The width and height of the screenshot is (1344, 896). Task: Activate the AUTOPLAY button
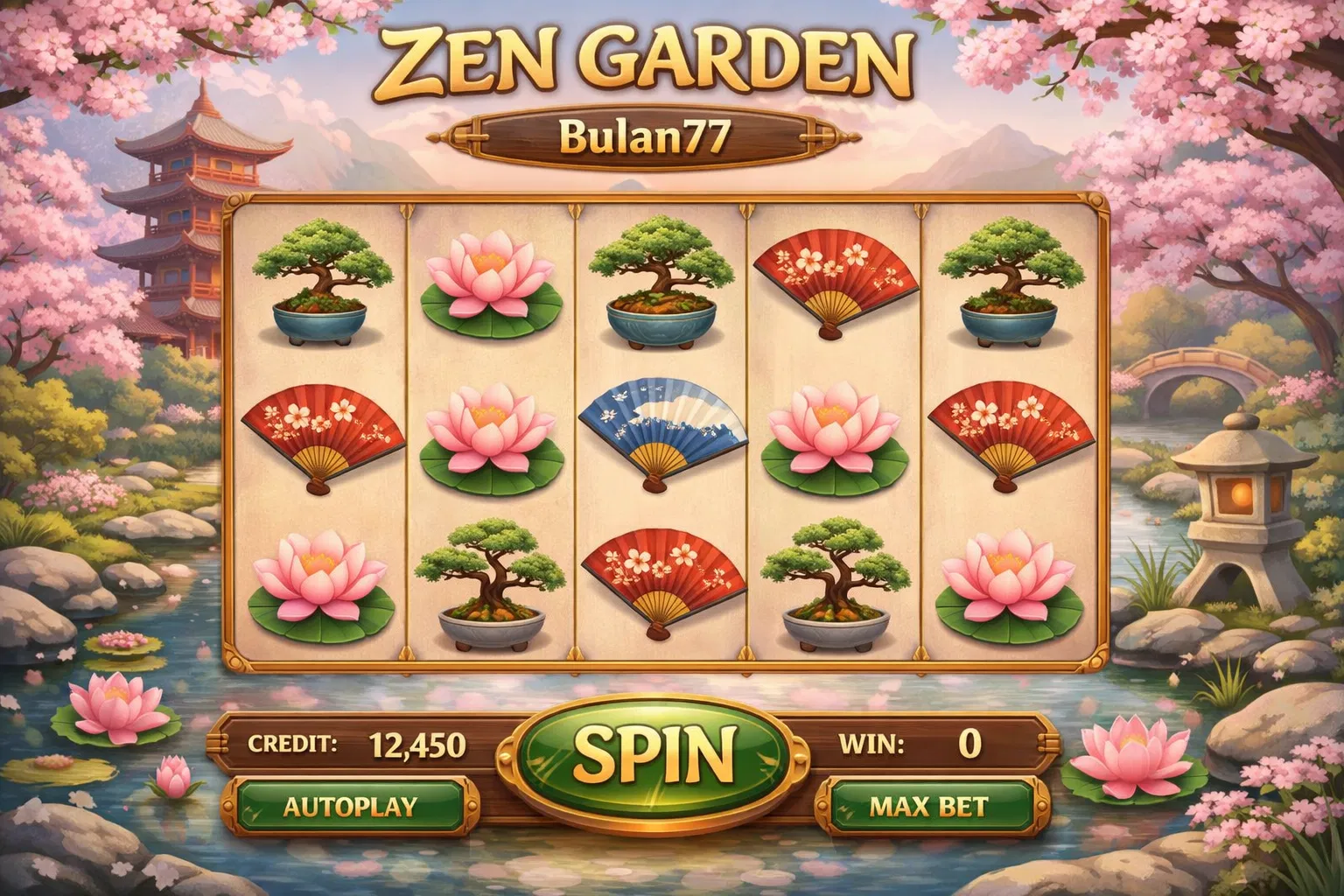tap(349, 806)
